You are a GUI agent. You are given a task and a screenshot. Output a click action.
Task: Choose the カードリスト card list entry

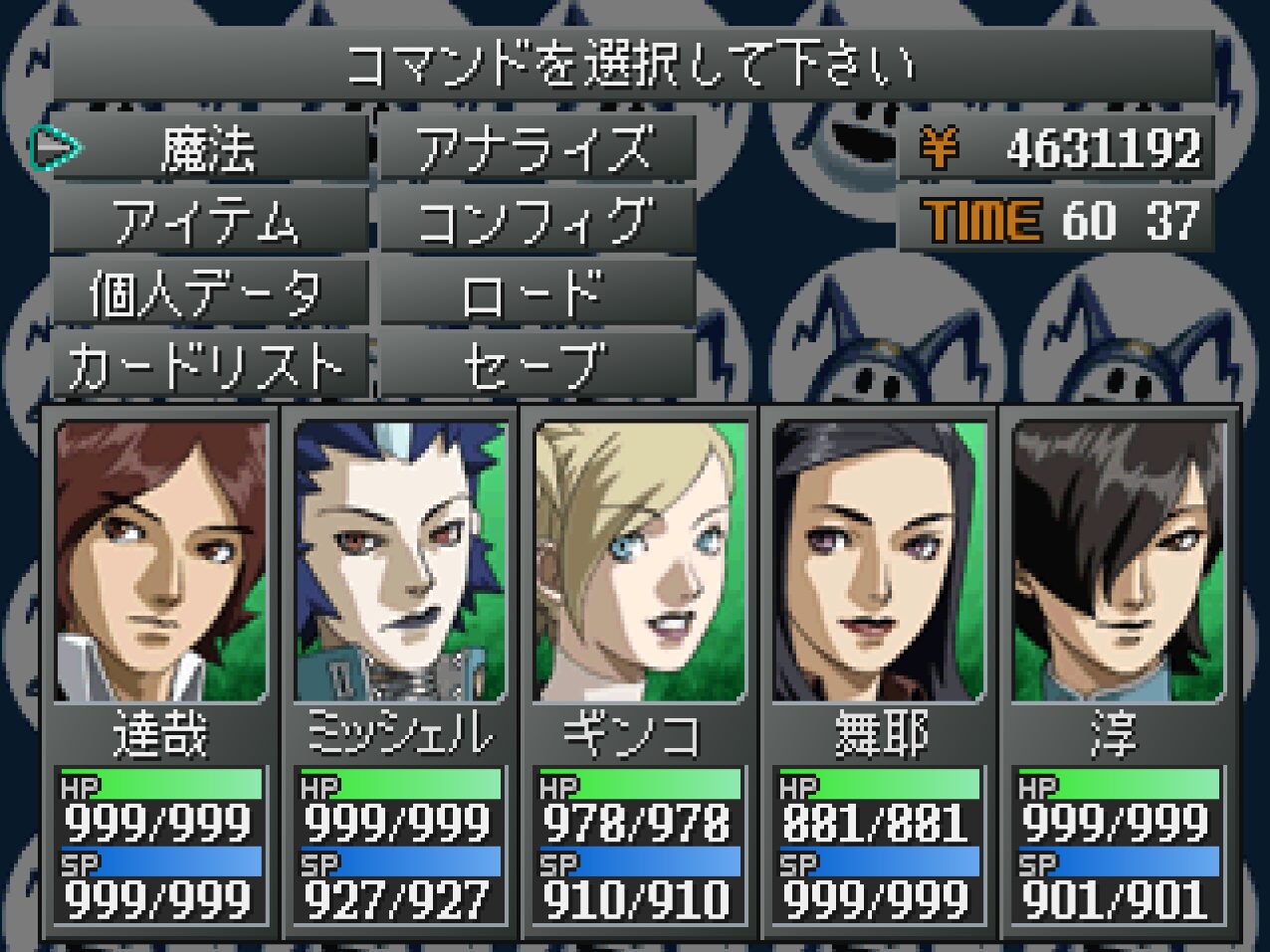[208, 365]
